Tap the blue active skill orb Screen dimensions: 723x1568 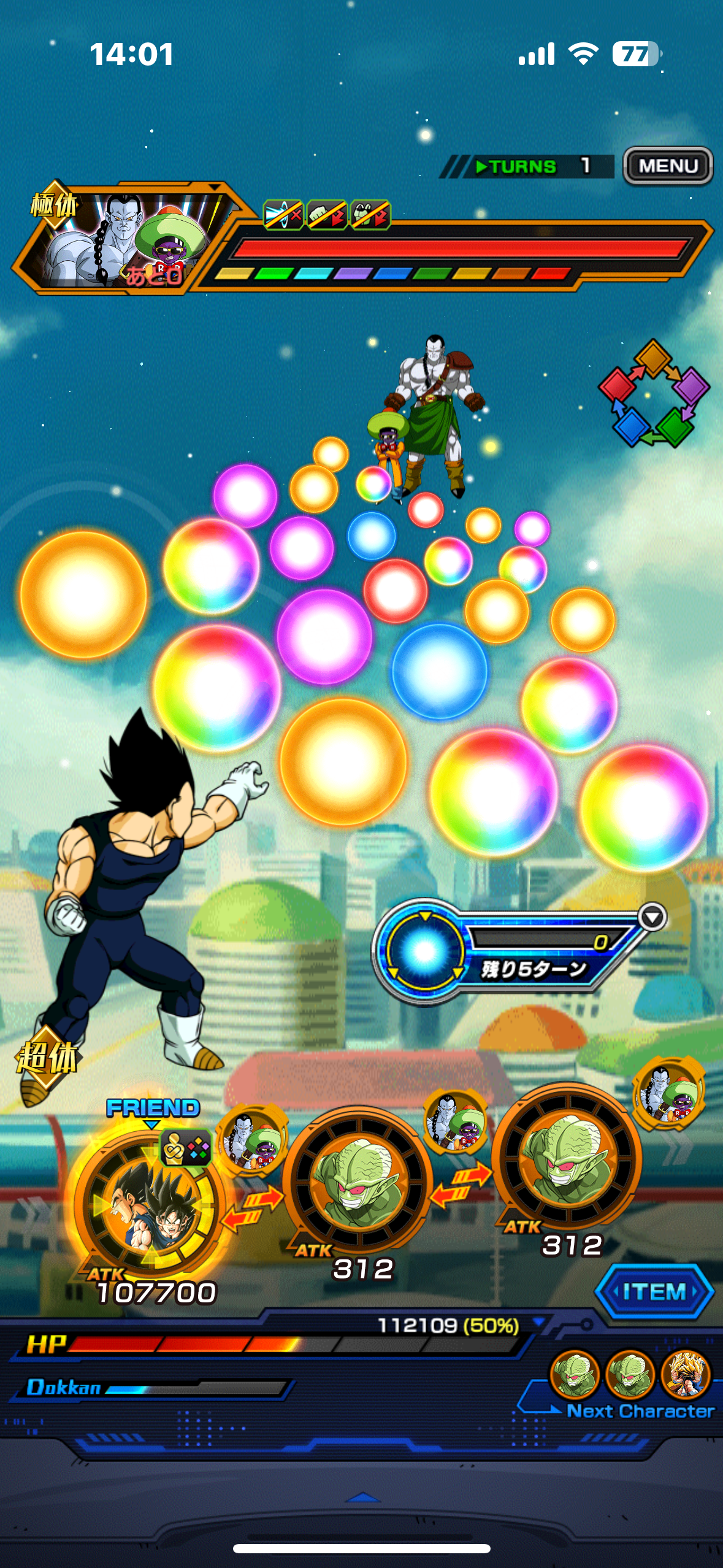(x=424, y=951)
